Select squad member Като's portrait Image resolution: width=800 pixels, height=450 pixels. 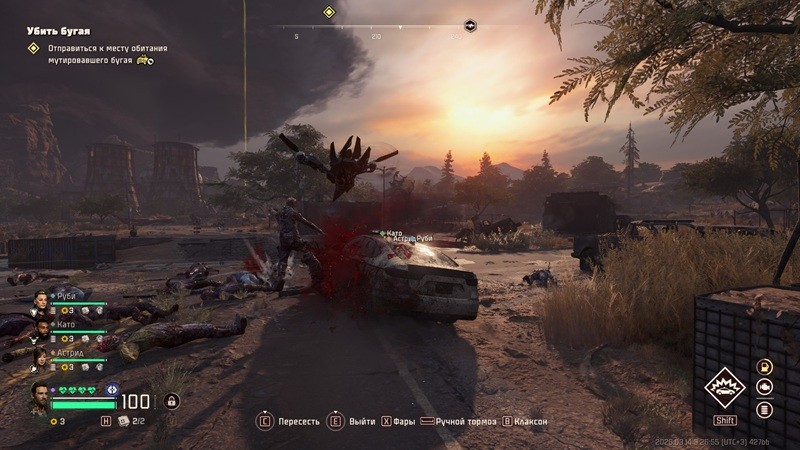41,328
